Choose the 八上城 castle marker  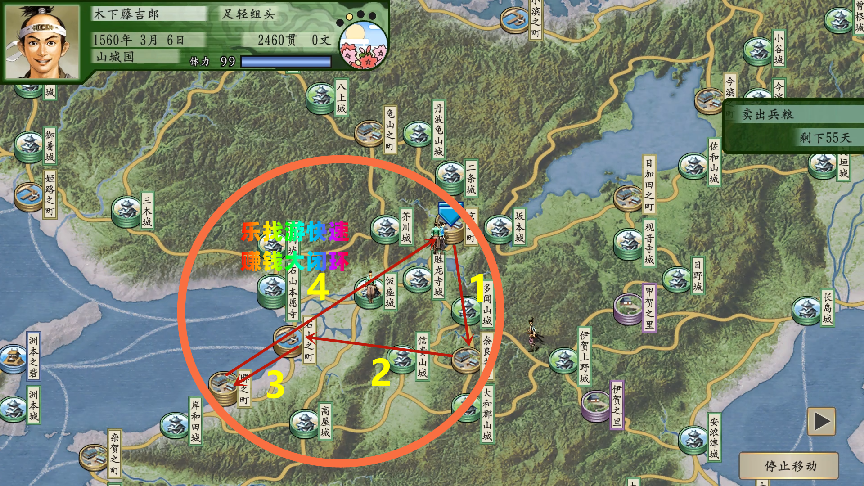click(320, 96)
